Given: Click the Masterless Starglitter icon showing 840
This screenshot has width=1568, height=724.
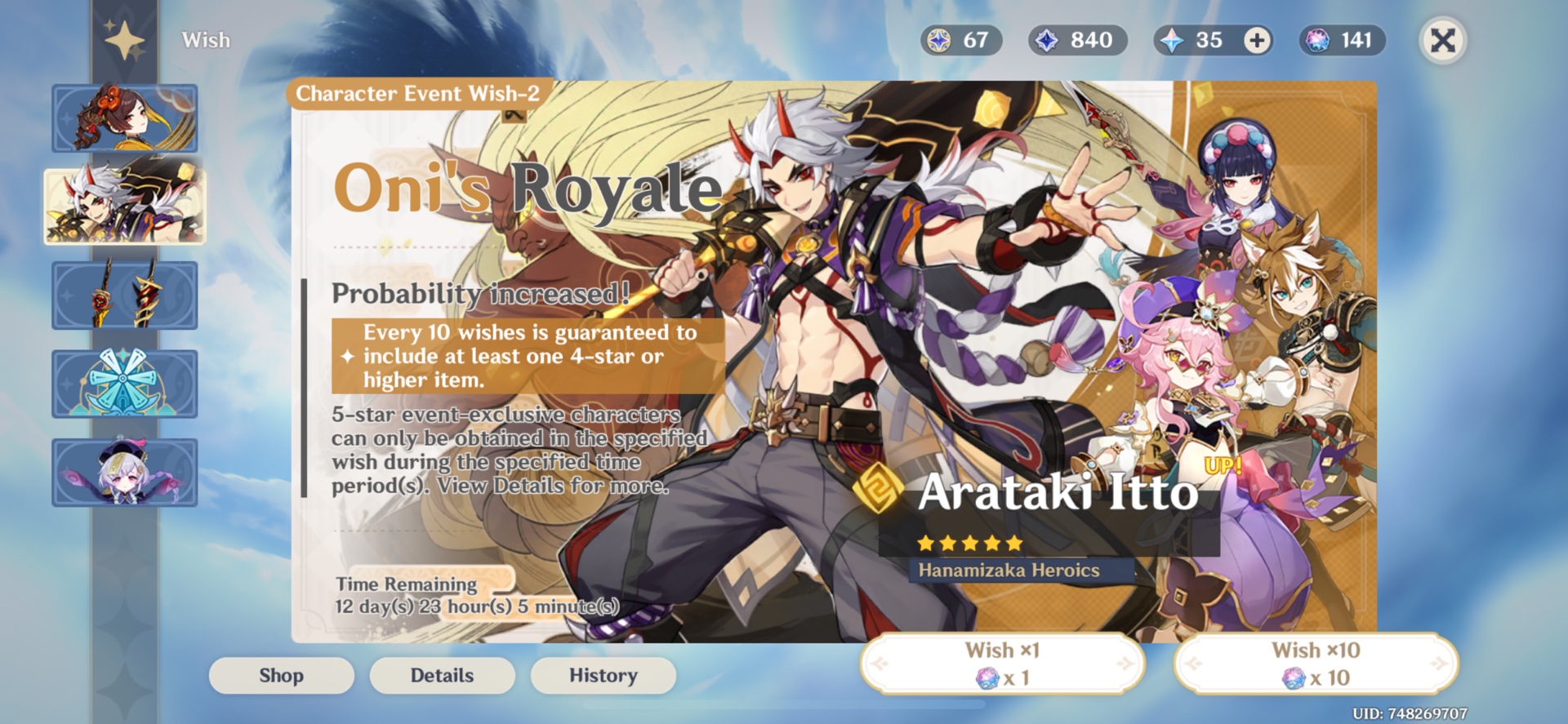Looking at the screenshot, I should tap(1047, 39).
